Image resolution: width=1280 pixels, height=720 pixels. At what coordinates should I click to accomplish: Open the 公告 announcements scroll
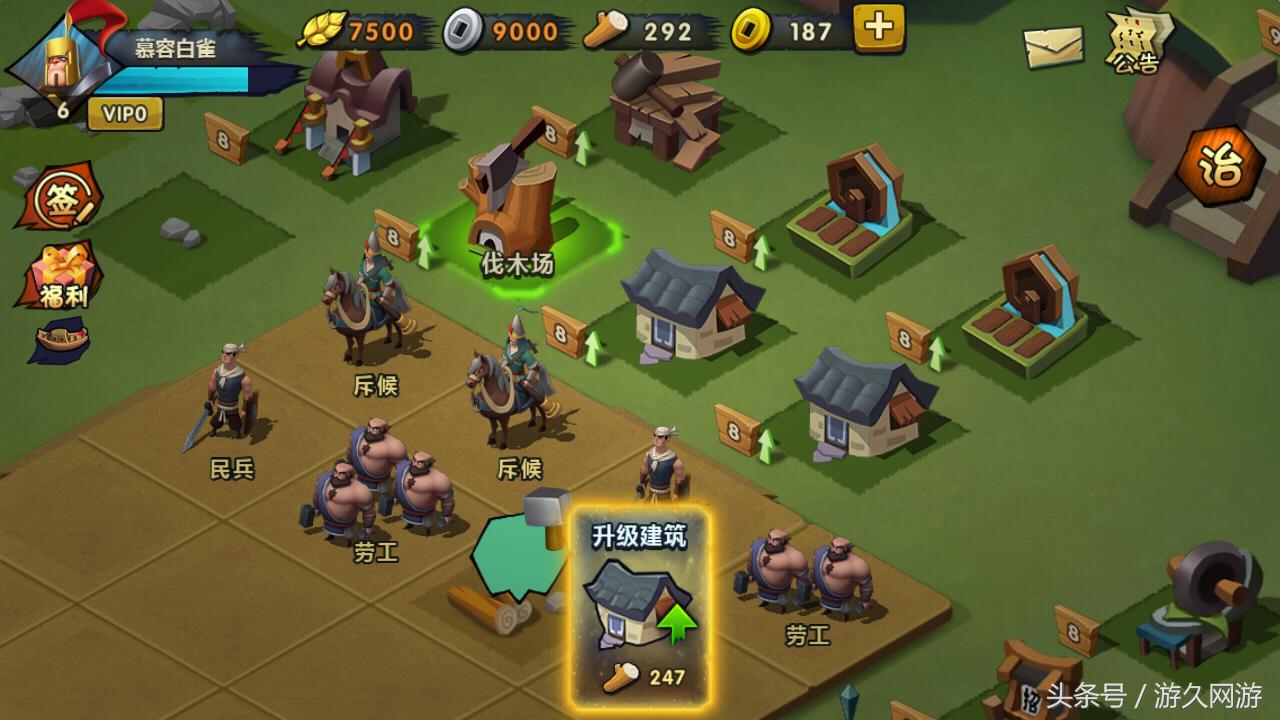(x=1136, y=42)
